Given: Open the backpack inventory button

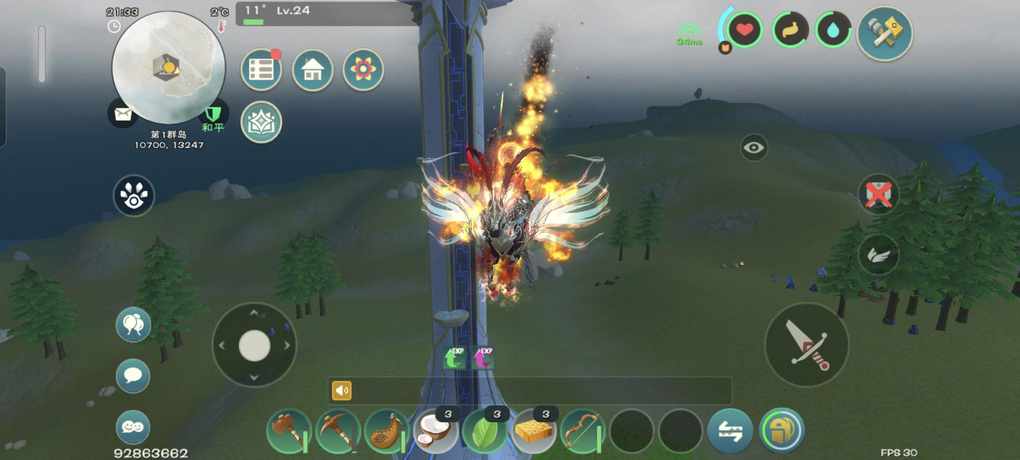Looking at the screenshot, I should coord(781,431).
